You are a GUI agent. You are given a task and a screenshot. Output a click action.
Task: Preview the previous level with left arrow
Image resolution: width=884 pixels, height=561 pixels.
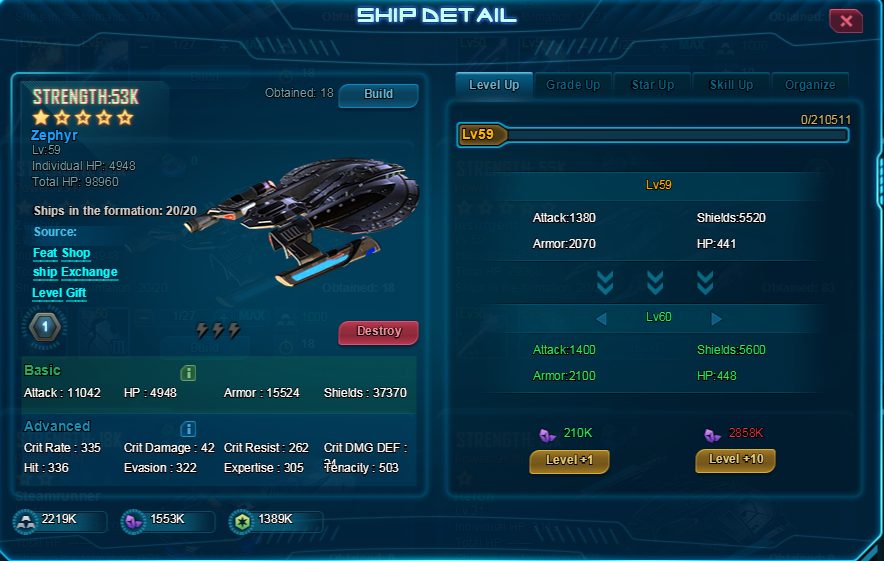coord(601,319)
